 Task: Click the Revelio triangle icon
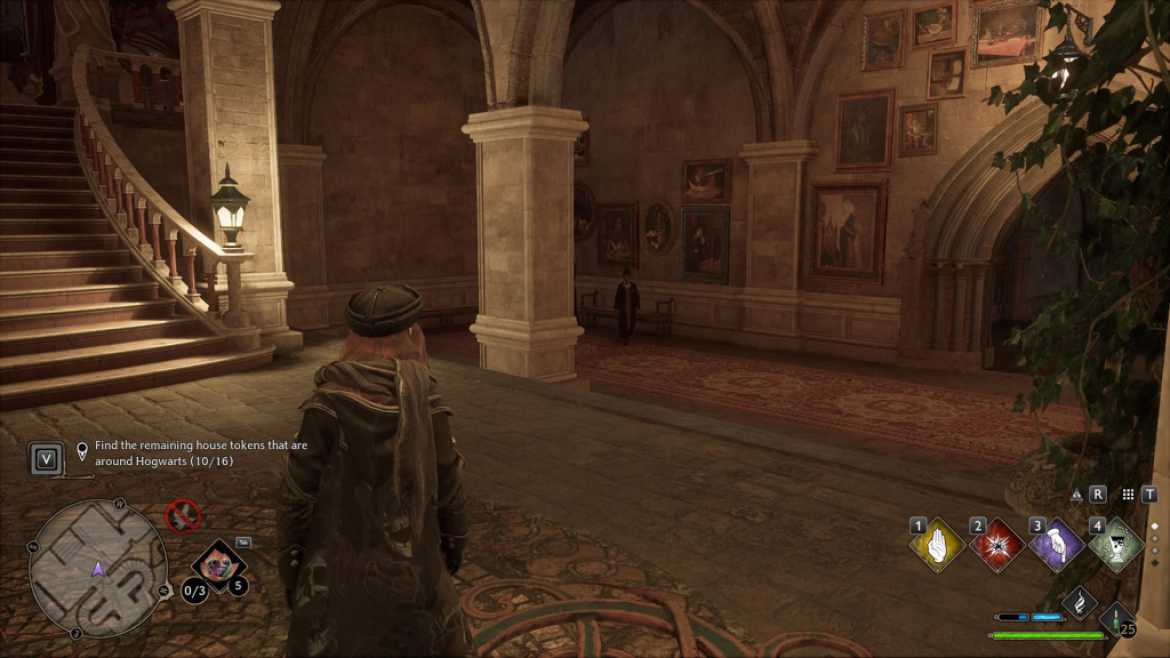[1077, 494]
